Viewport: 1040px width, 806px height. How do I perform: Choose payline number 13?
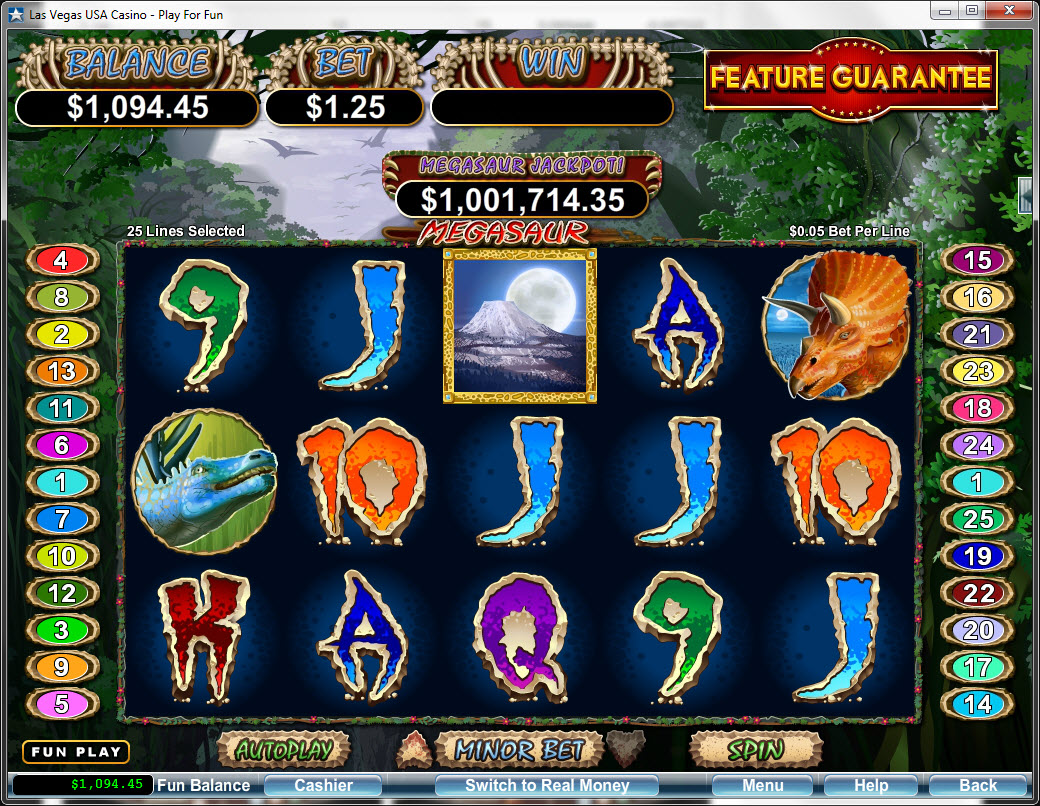pyautogui.click(x=61, y=371)
